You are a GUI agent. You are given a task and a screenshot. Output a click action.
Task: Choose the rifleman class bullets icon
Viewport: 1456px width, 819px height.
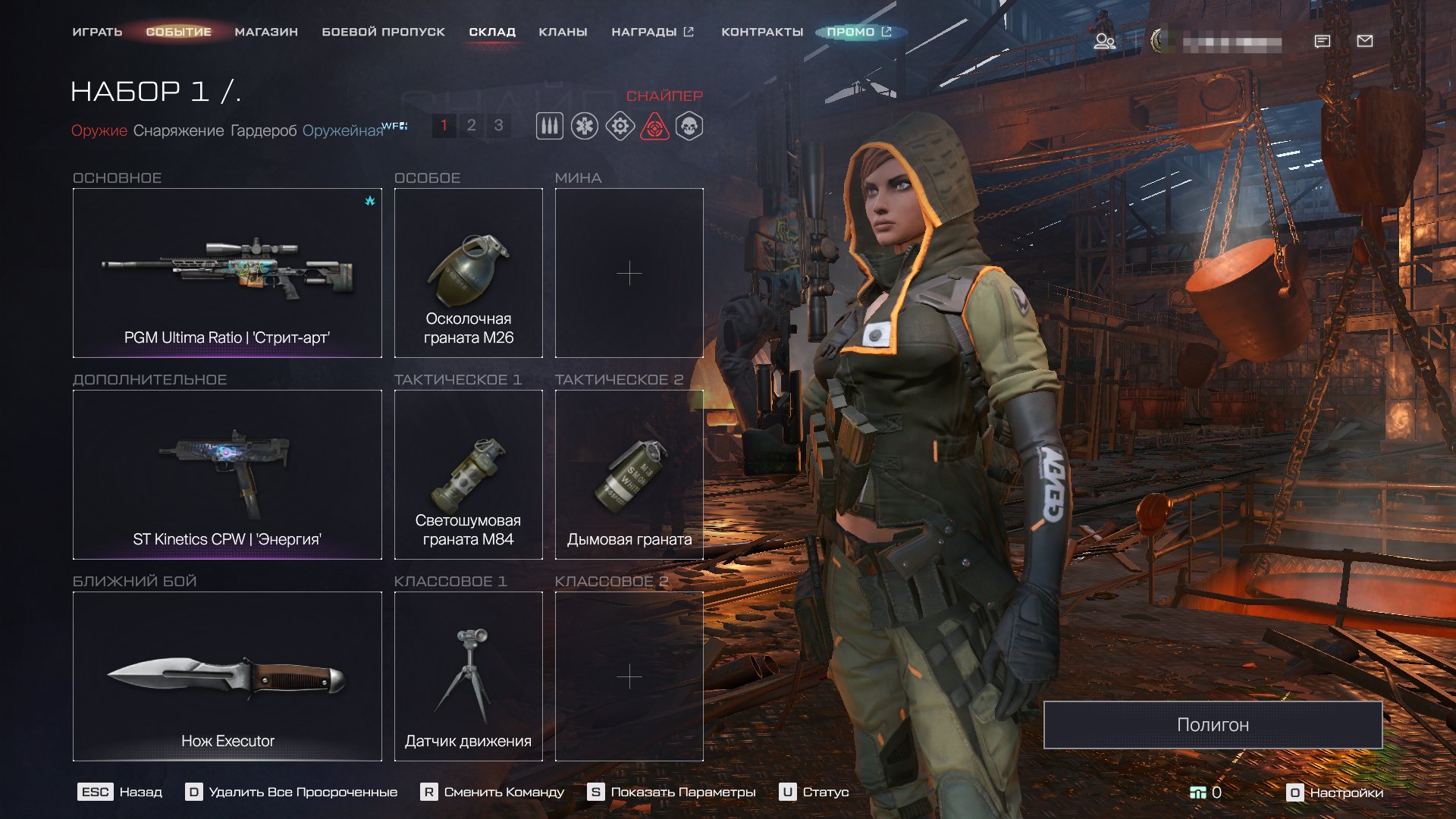pos(550,126)
